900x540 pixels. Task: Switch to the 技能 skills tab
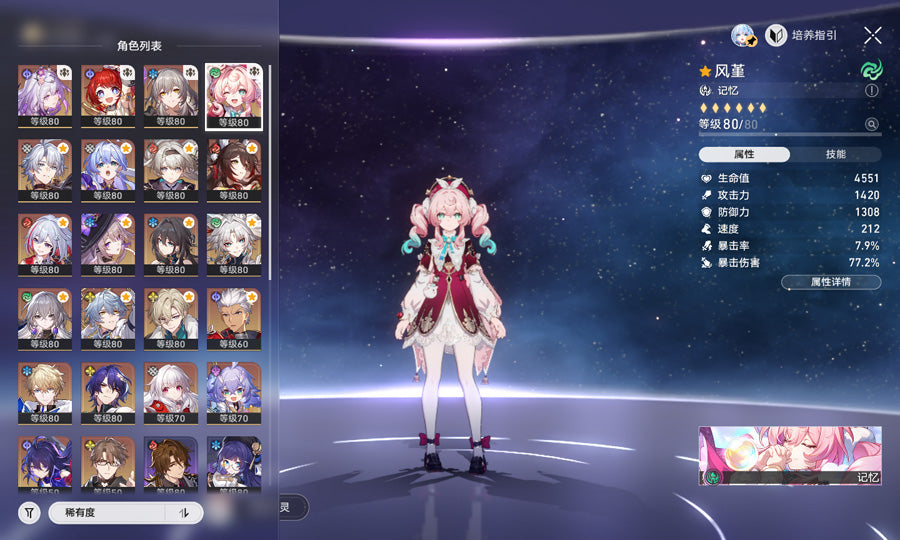[x=835, y=154]
